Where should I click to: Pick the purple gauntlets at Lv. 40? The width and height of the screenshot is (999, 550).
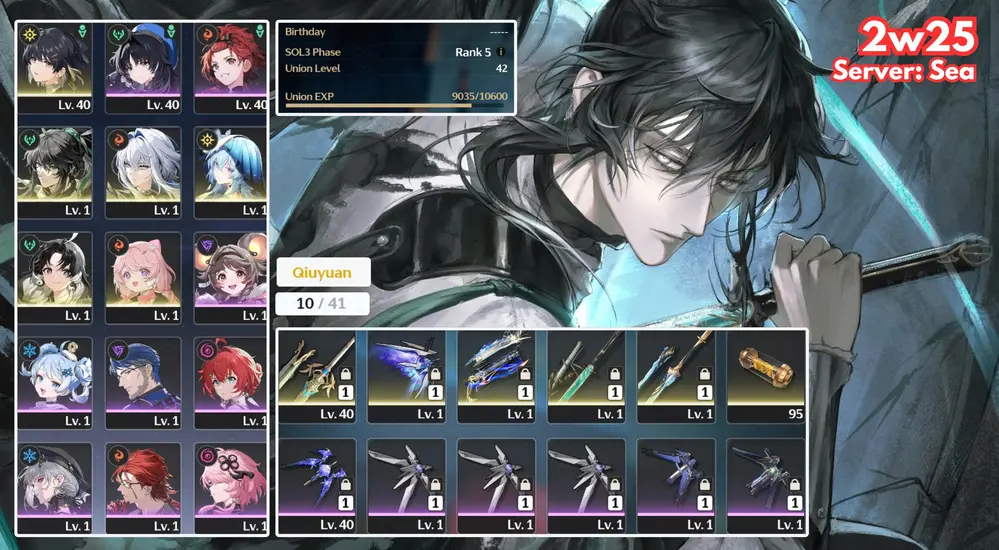pos(317,484)
